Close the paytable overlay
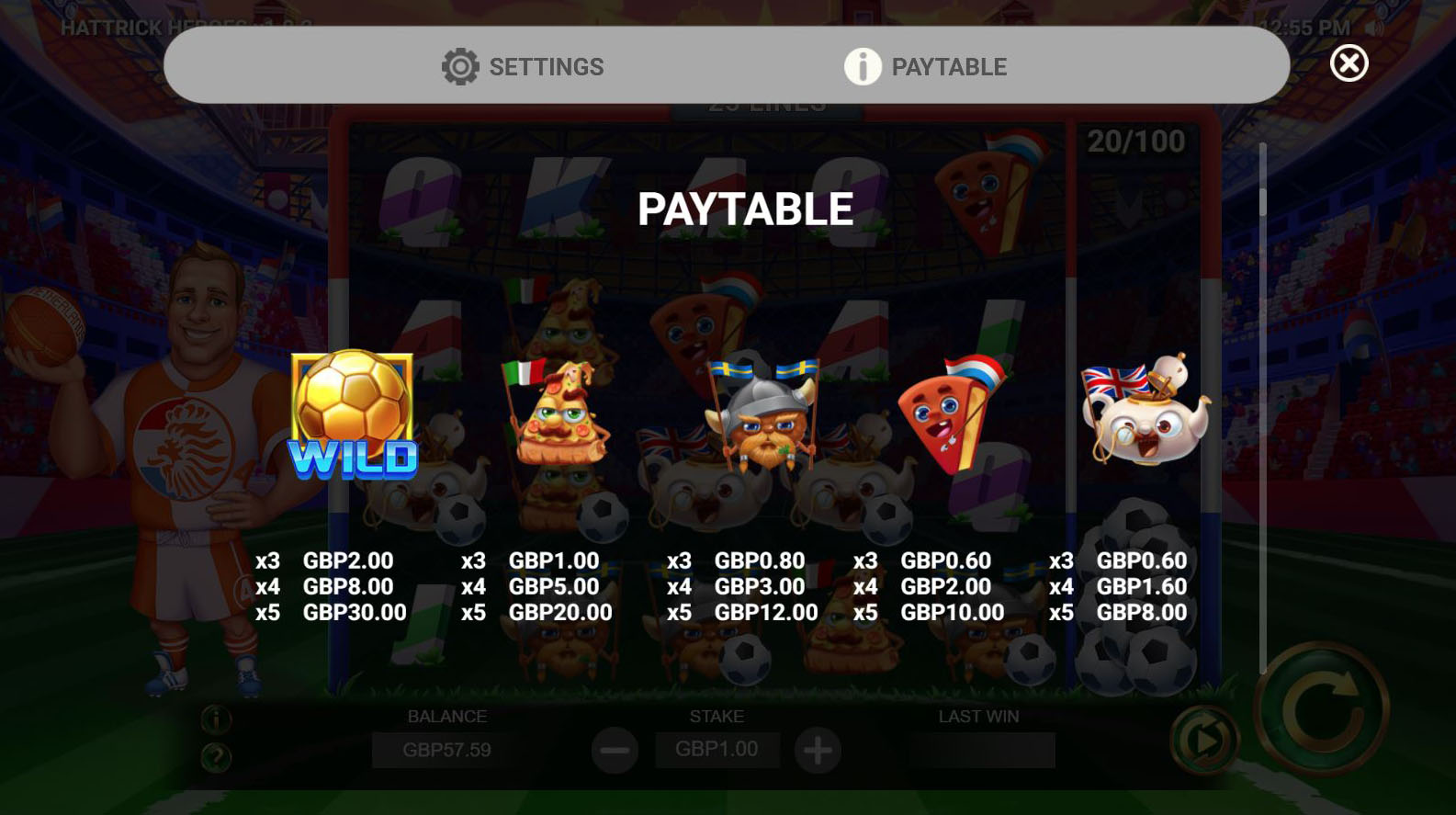 [x=1349, y=63]
